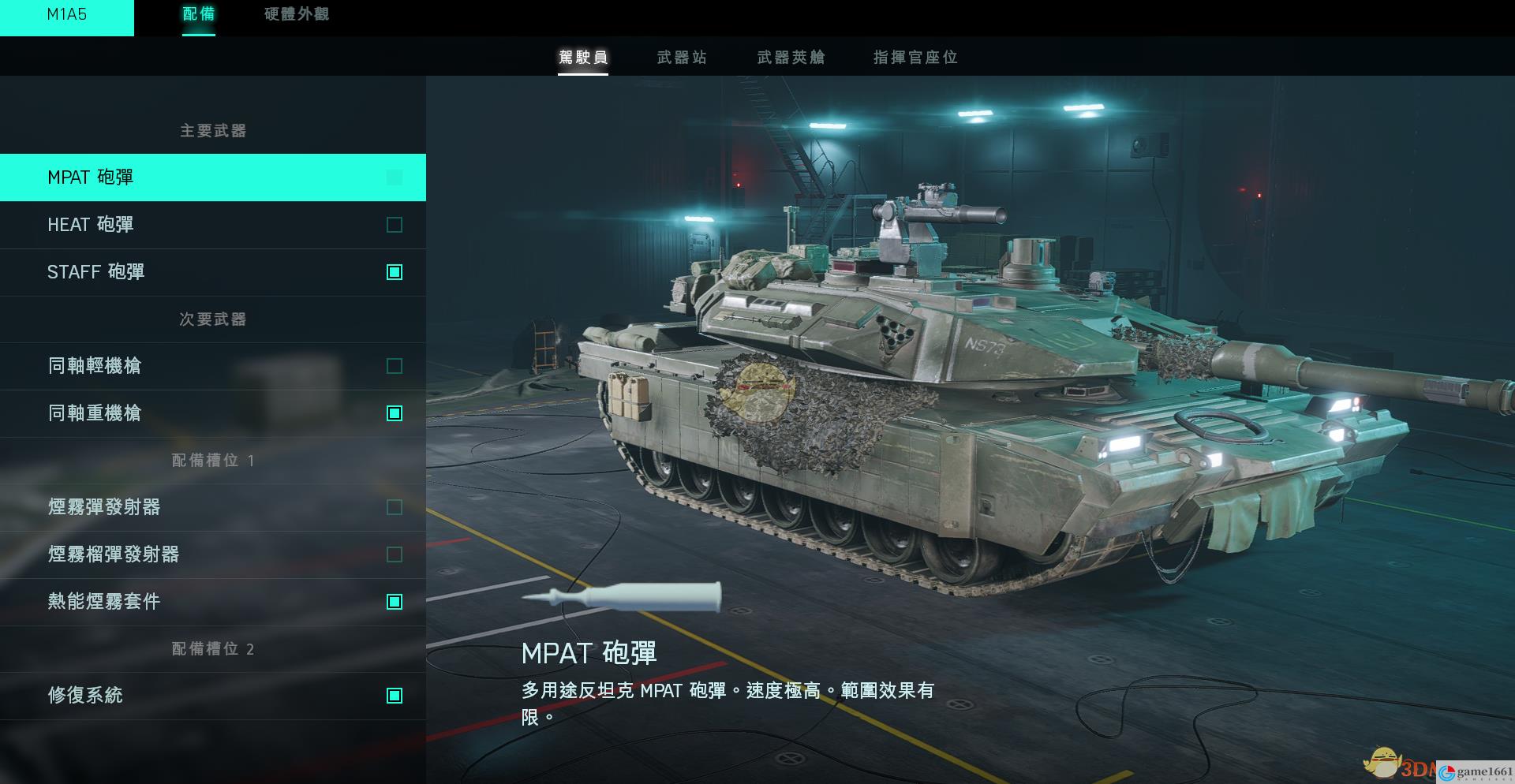Select the MPAT 砲彈 primary weapon

(212, 177)
